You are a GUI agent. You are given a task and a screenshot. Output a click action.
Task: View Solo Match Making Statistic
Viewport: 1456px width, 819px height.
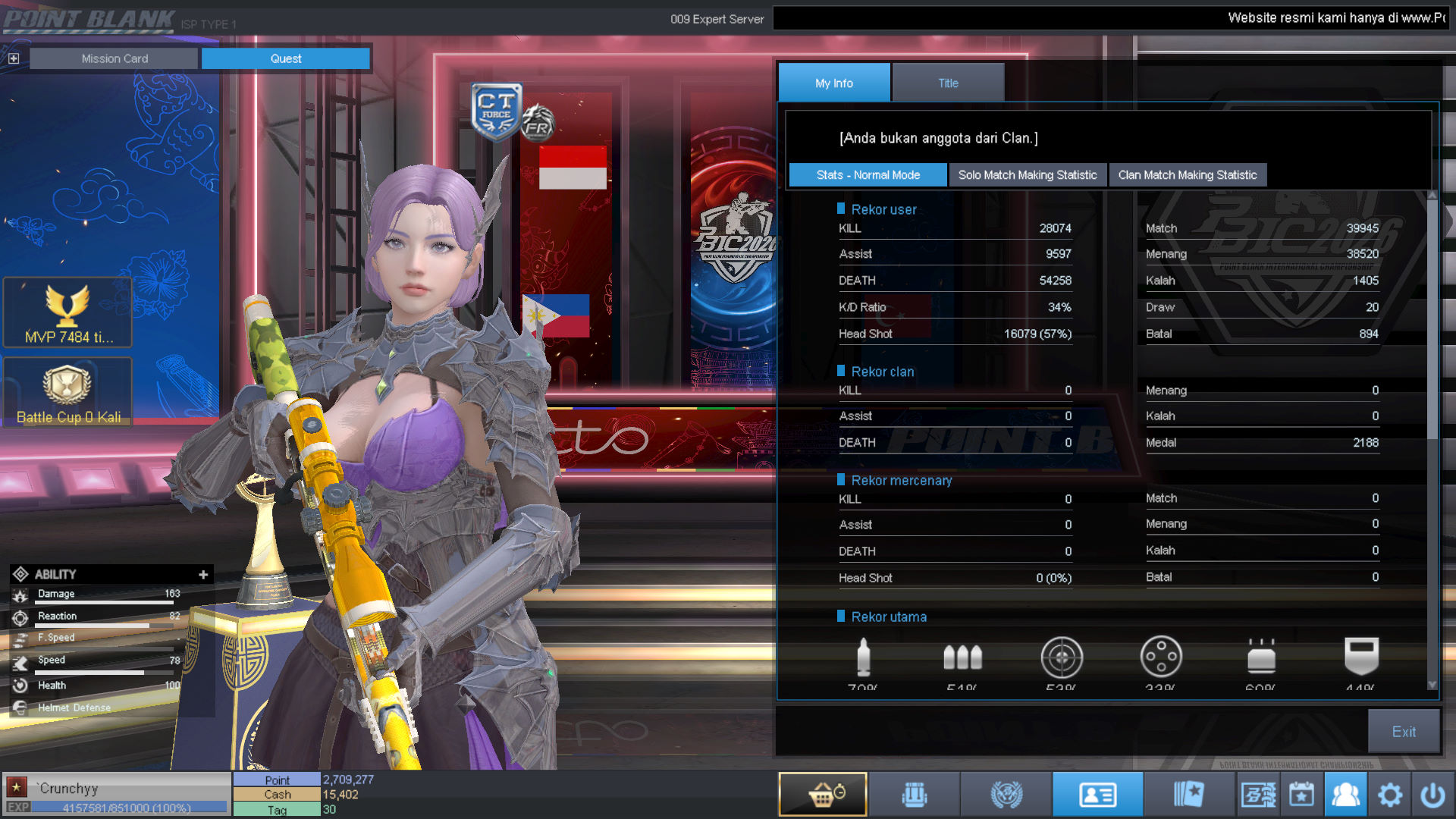[1027, 175]
